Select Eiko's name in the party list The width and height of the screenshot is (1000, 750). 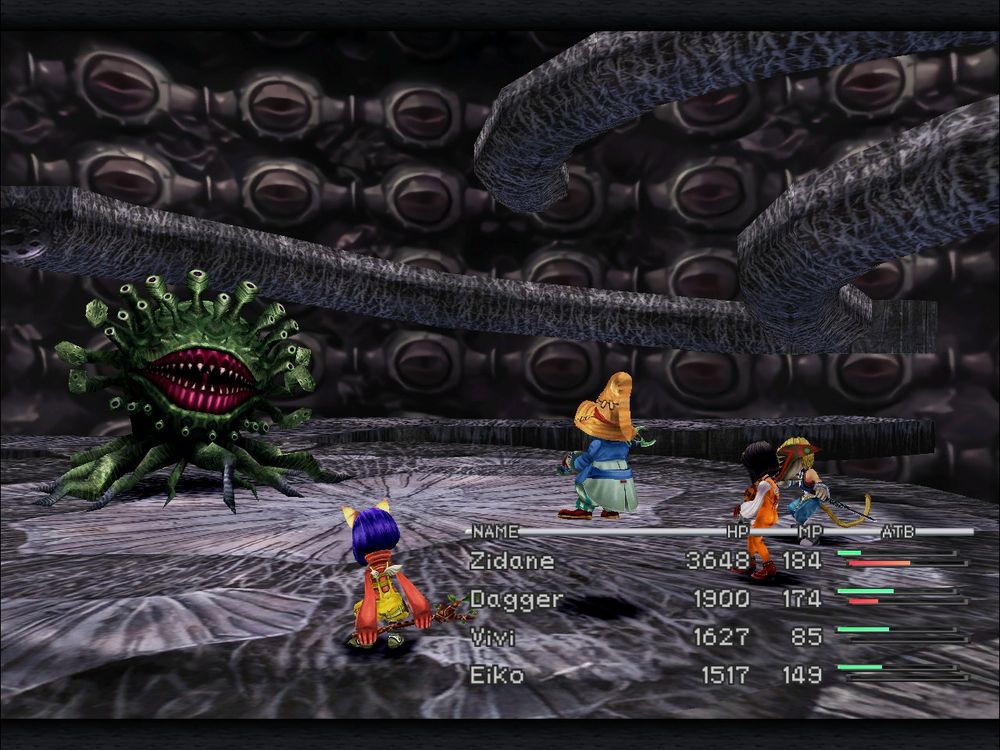coord(497,675)
